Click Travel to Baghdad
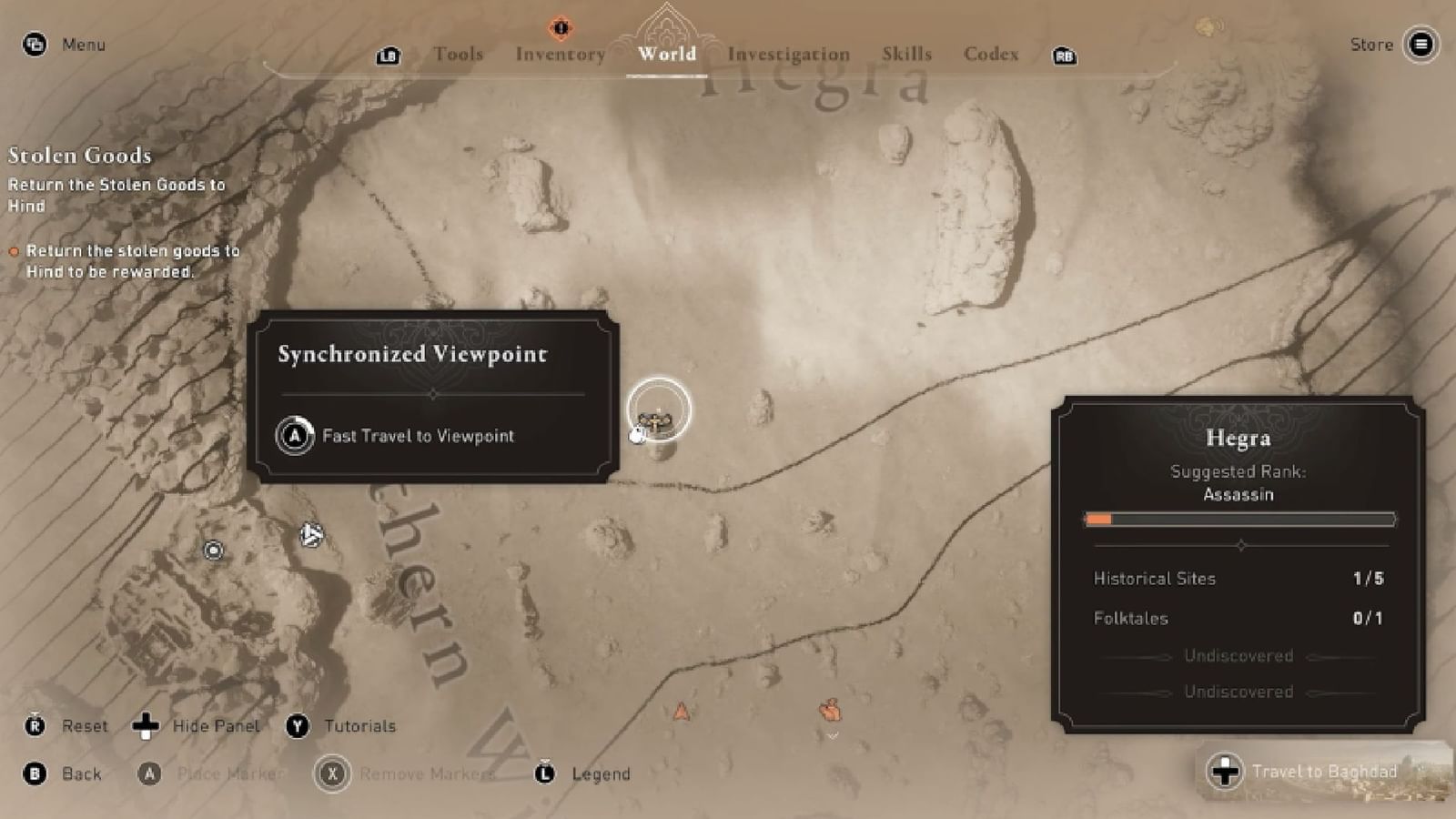The width and height of the screenshot is (1456, 819). pos(1326,771)
